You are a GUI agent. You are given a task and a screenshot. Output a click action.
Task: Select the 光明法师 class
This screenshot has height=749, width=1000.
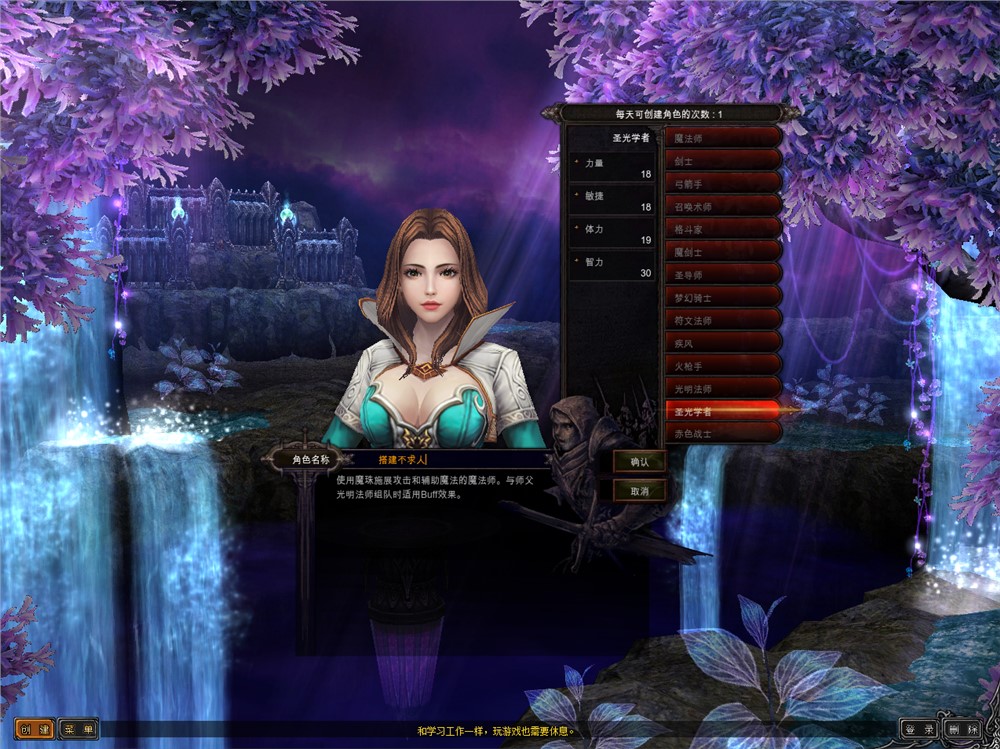(723, 389)
